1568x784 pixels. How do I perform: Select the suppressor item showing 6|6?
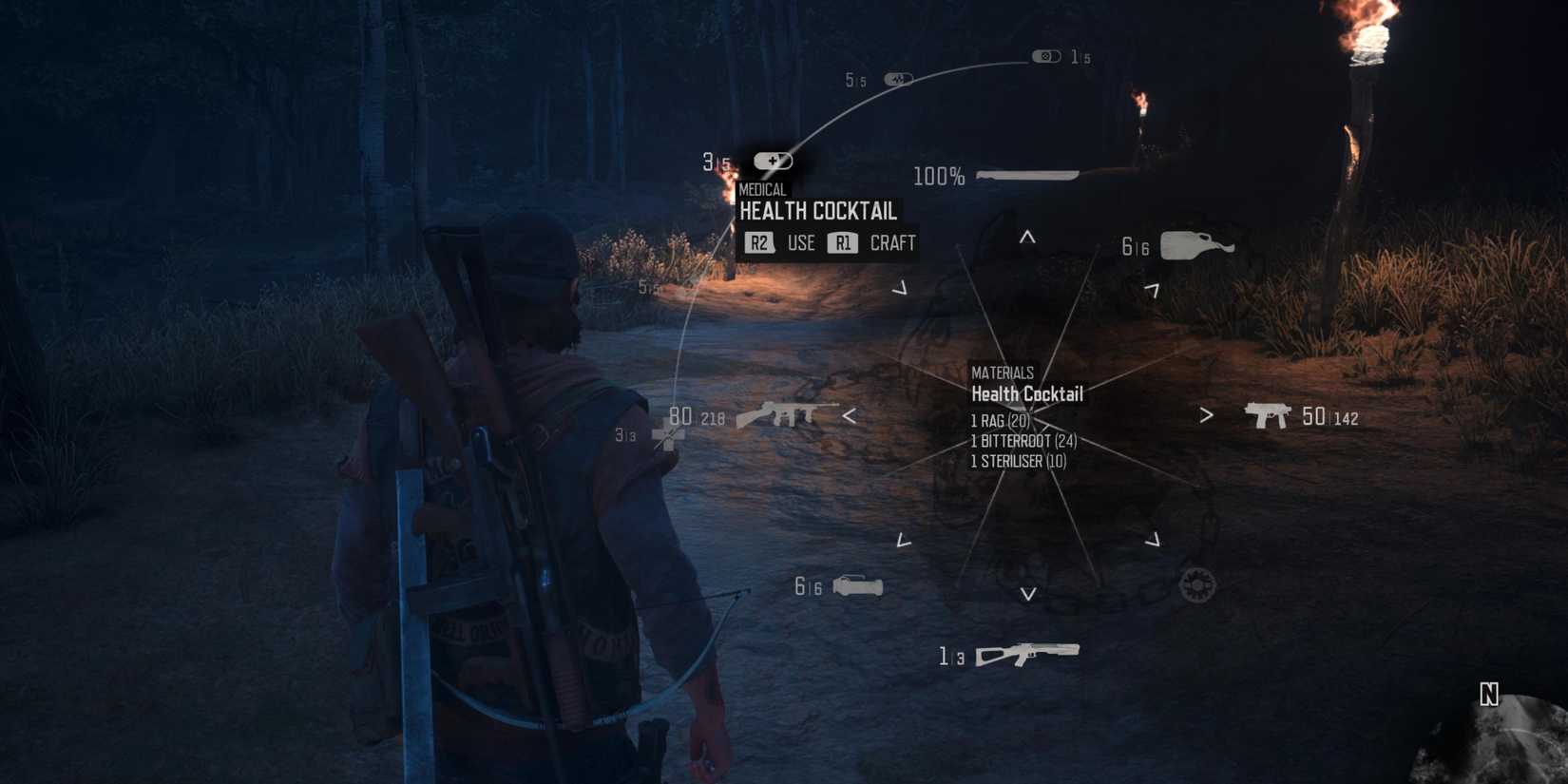point(857,585)
